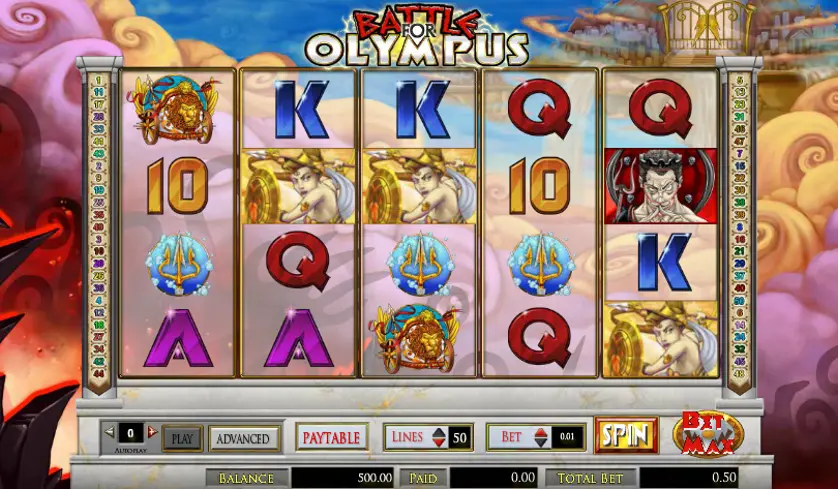This screenshot has width=838, height=489.
Task: Open the Paytable
Action: [332, 437]
